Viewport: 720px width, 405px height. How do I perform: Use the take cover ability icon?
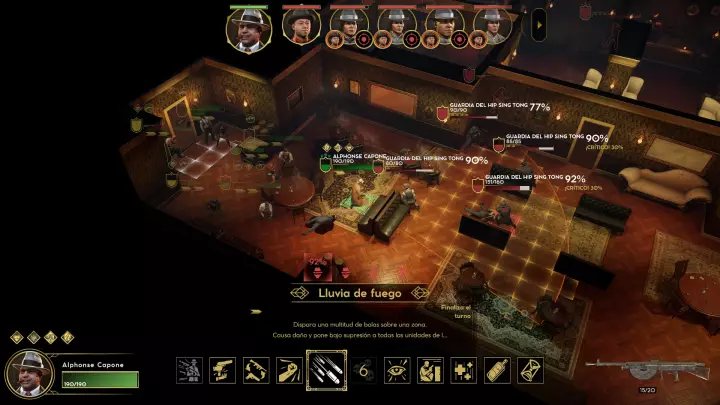point(431,370)
